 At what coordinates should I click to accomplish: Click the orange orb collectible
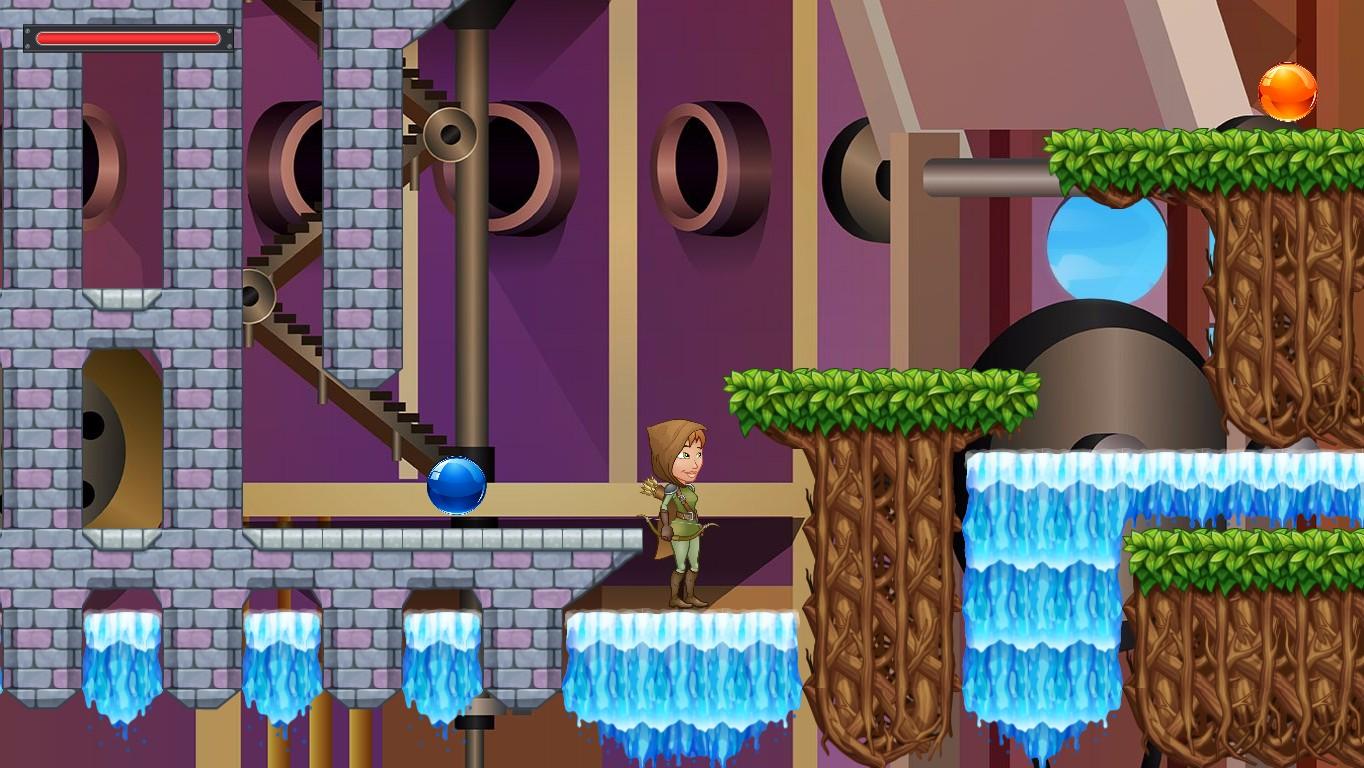(1288, 92)
